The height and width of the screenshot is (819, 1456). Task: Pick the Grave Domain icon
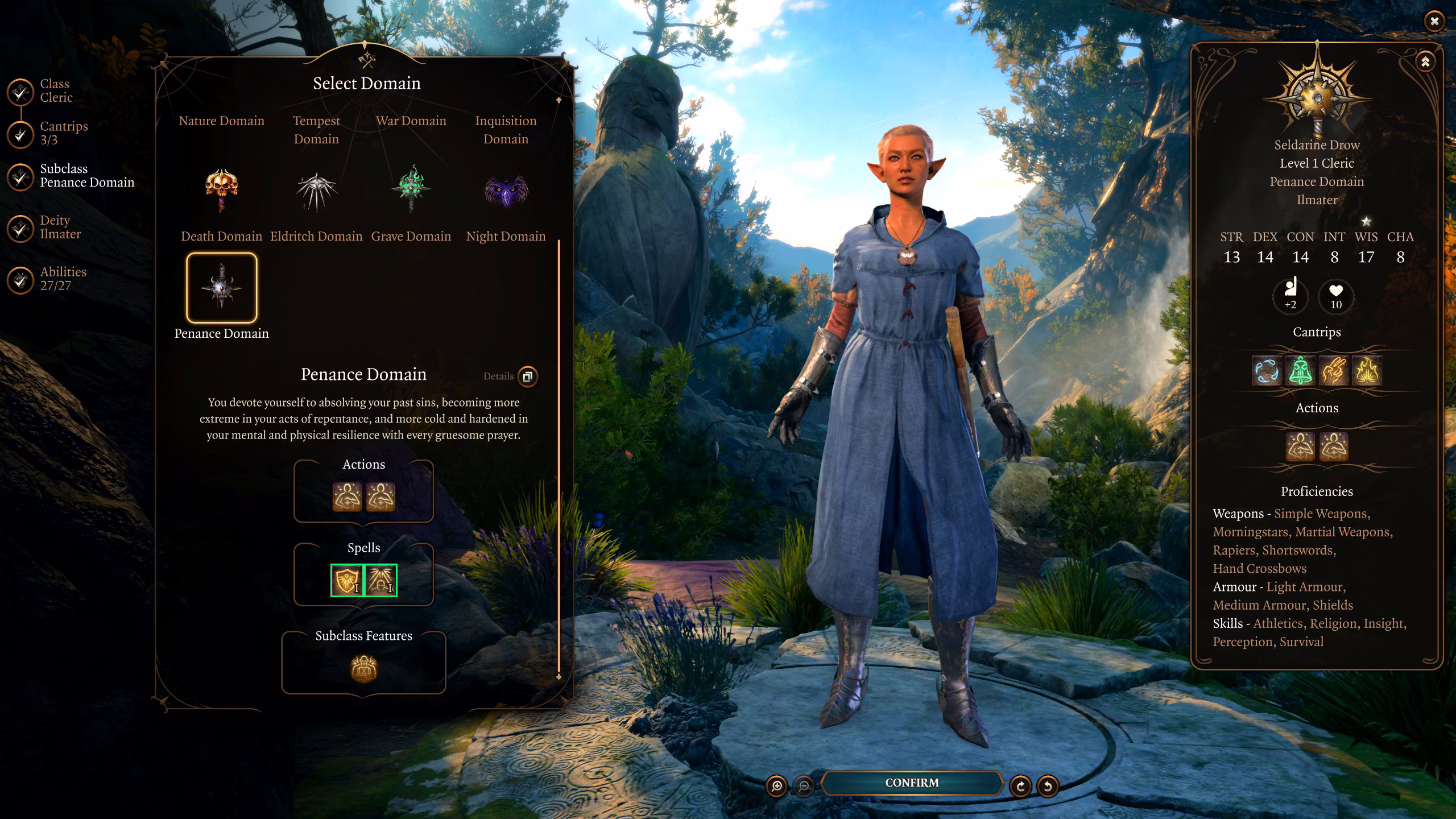(x=411, y=189)
